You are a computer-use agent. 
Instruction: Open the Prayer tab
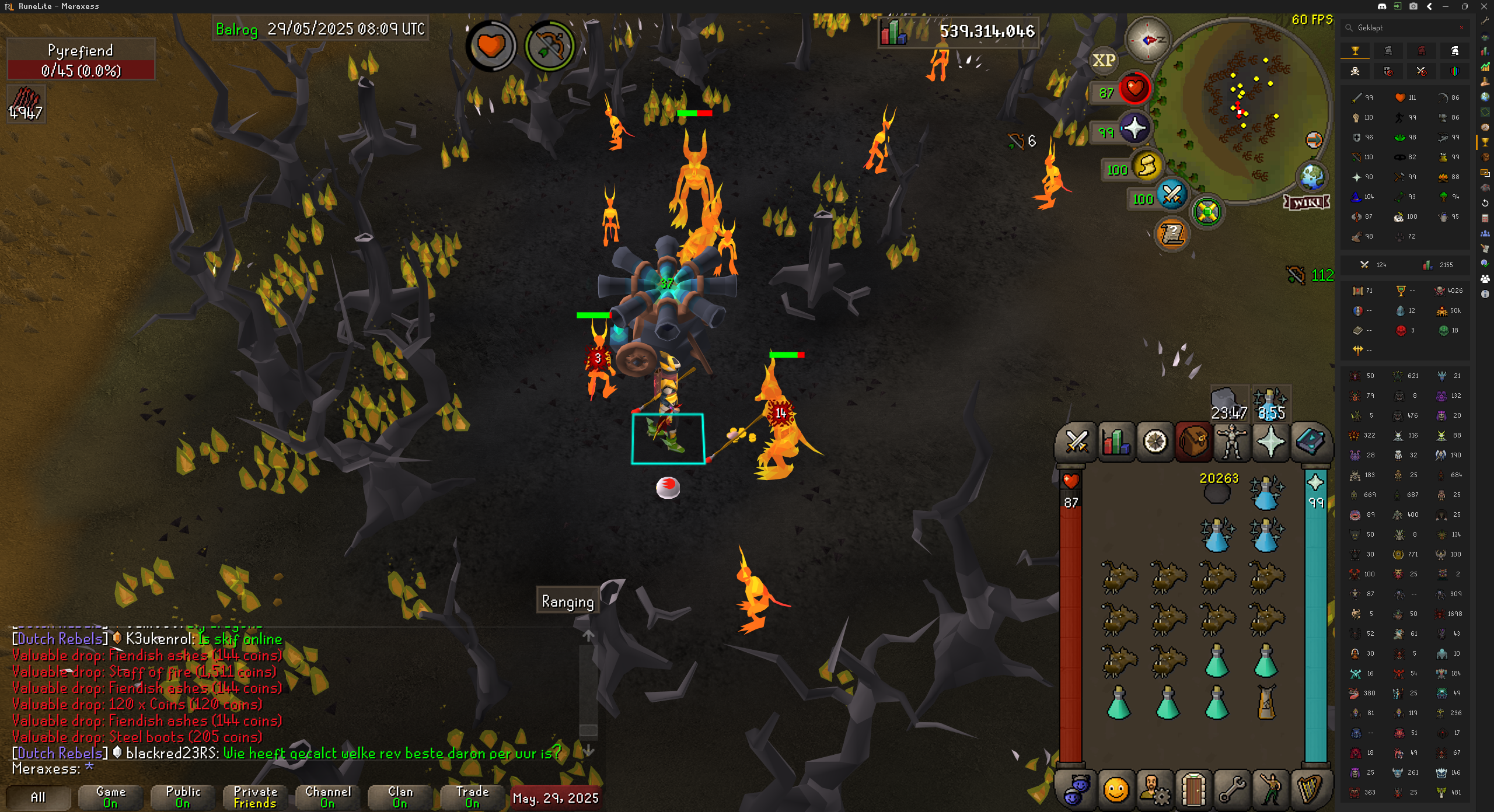pos(1270,442)
